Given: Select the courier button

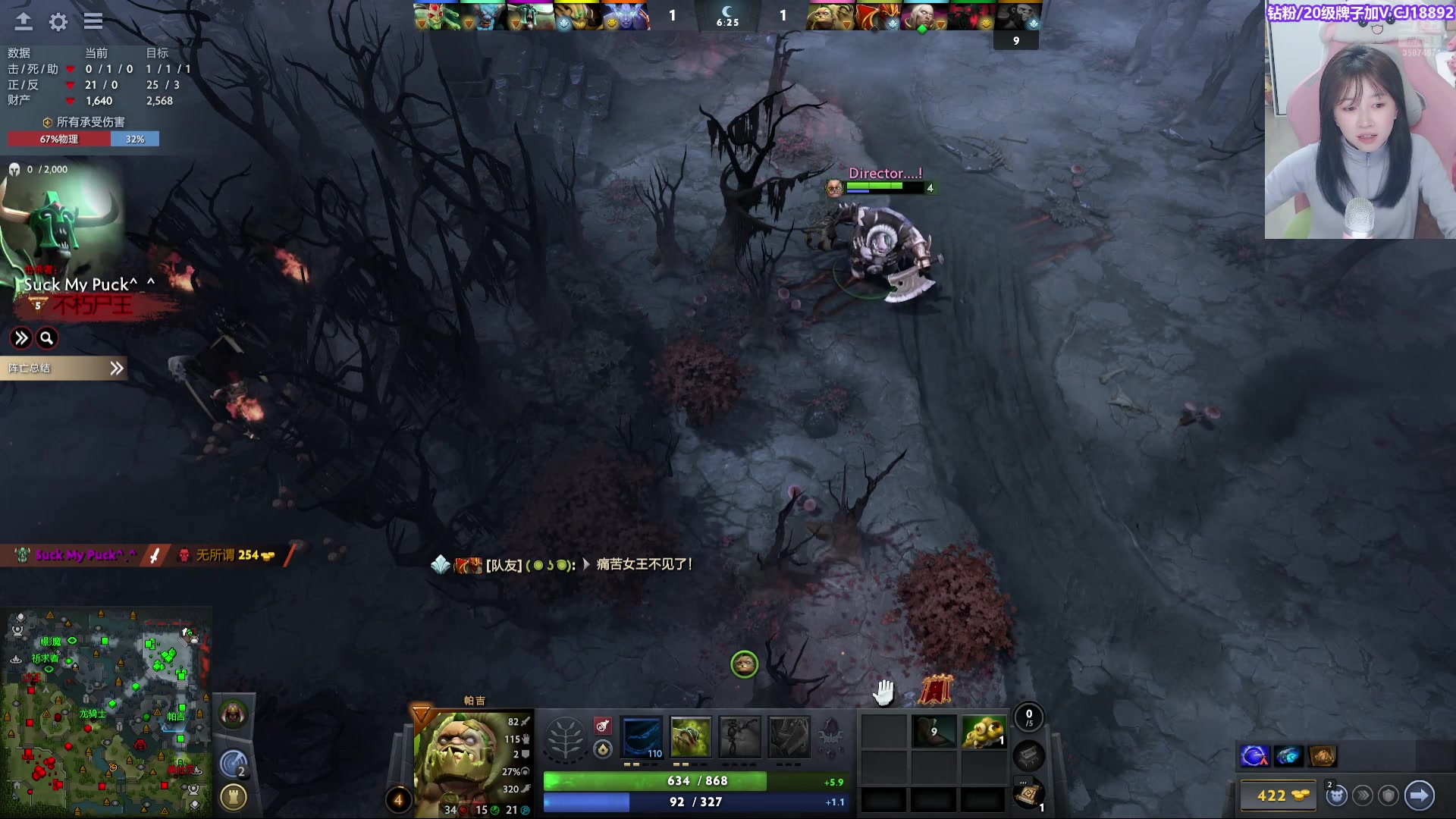Looking at the screenshot, I should click(x=1336, y=795).
